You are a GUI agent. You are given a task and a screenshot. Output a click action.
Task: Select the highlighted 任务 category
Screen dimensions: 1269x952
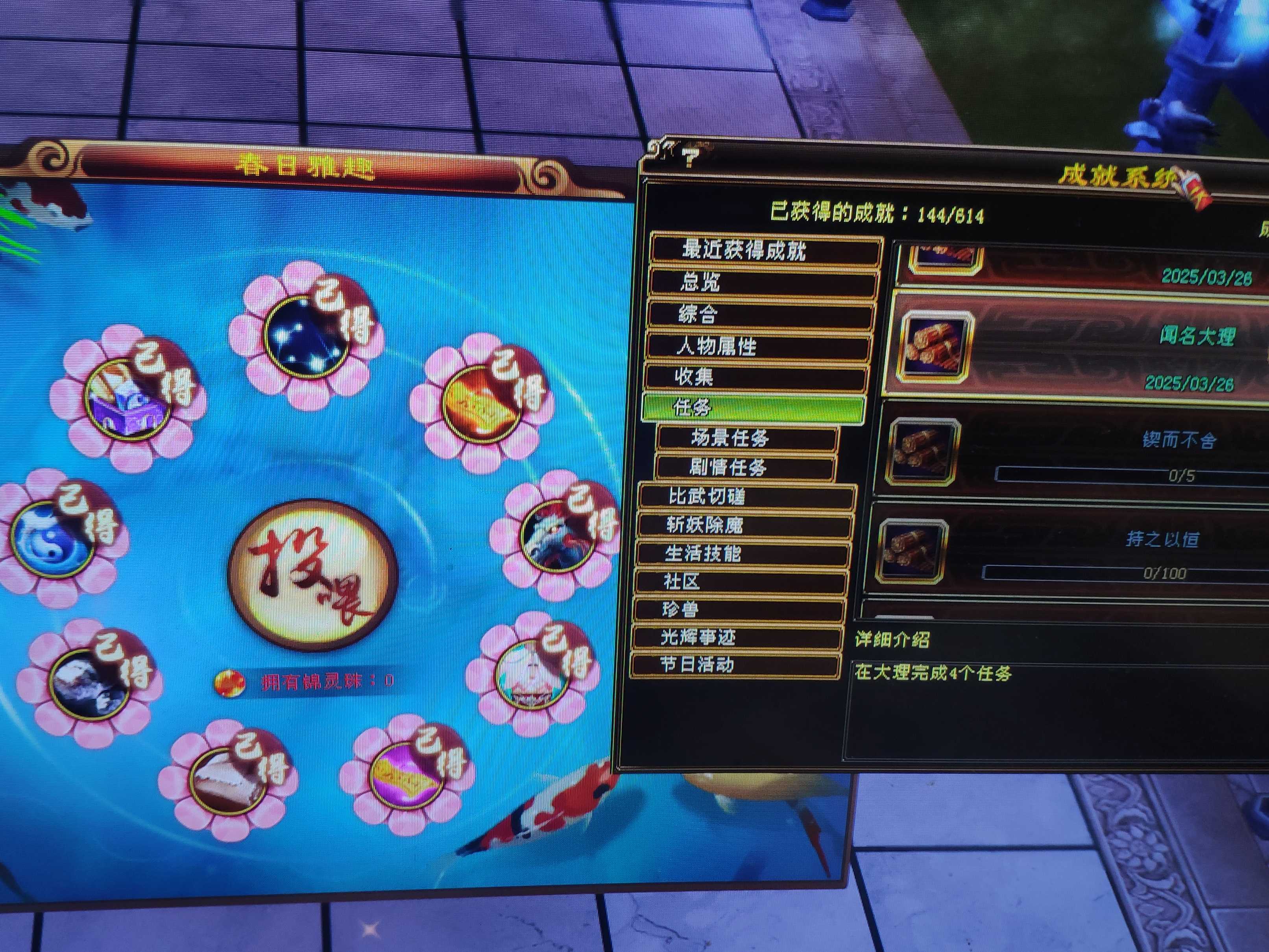click(753, 407)
